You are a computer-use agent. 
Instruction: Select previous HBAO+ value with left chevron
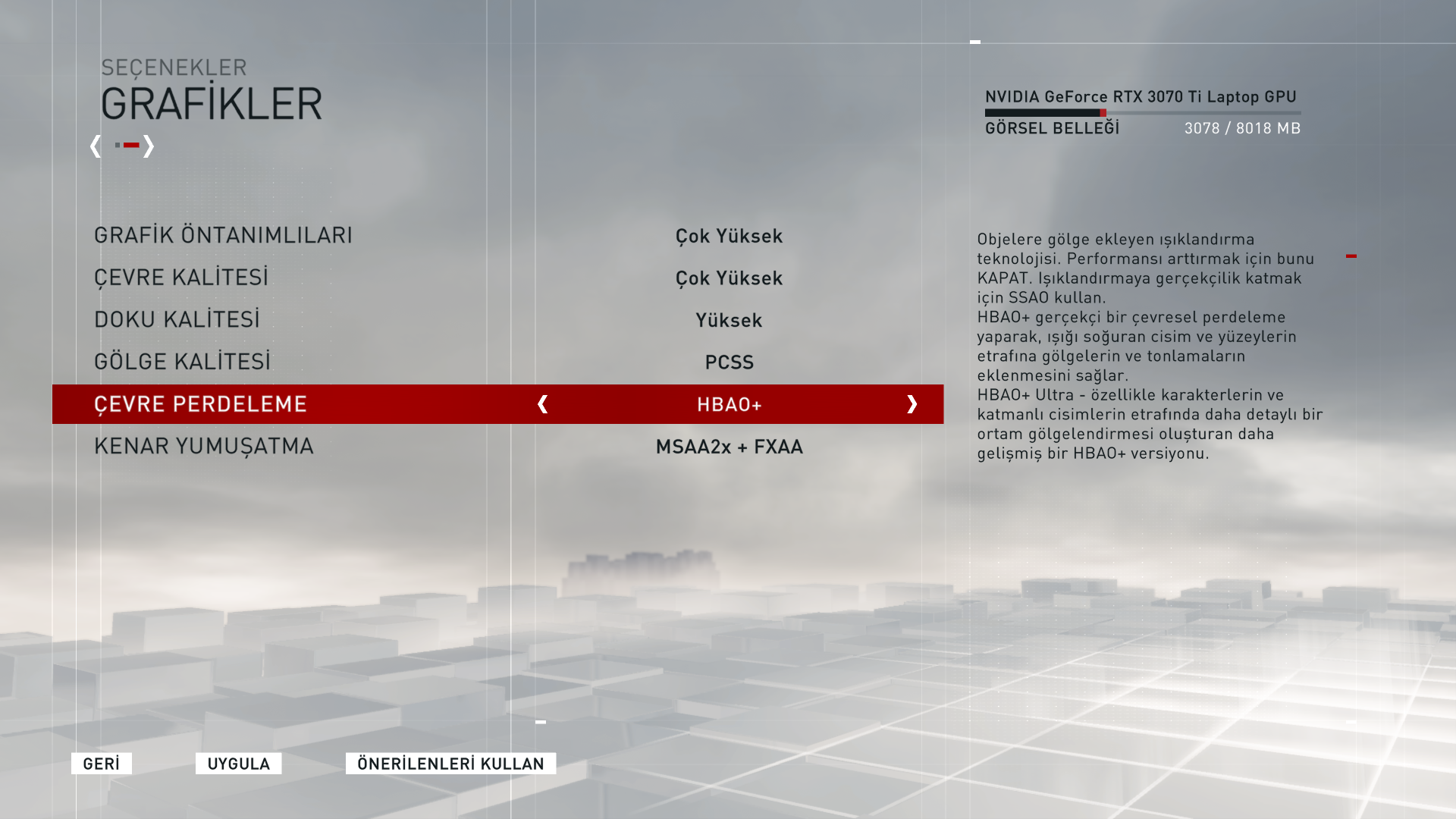click(x=543, y=404)
